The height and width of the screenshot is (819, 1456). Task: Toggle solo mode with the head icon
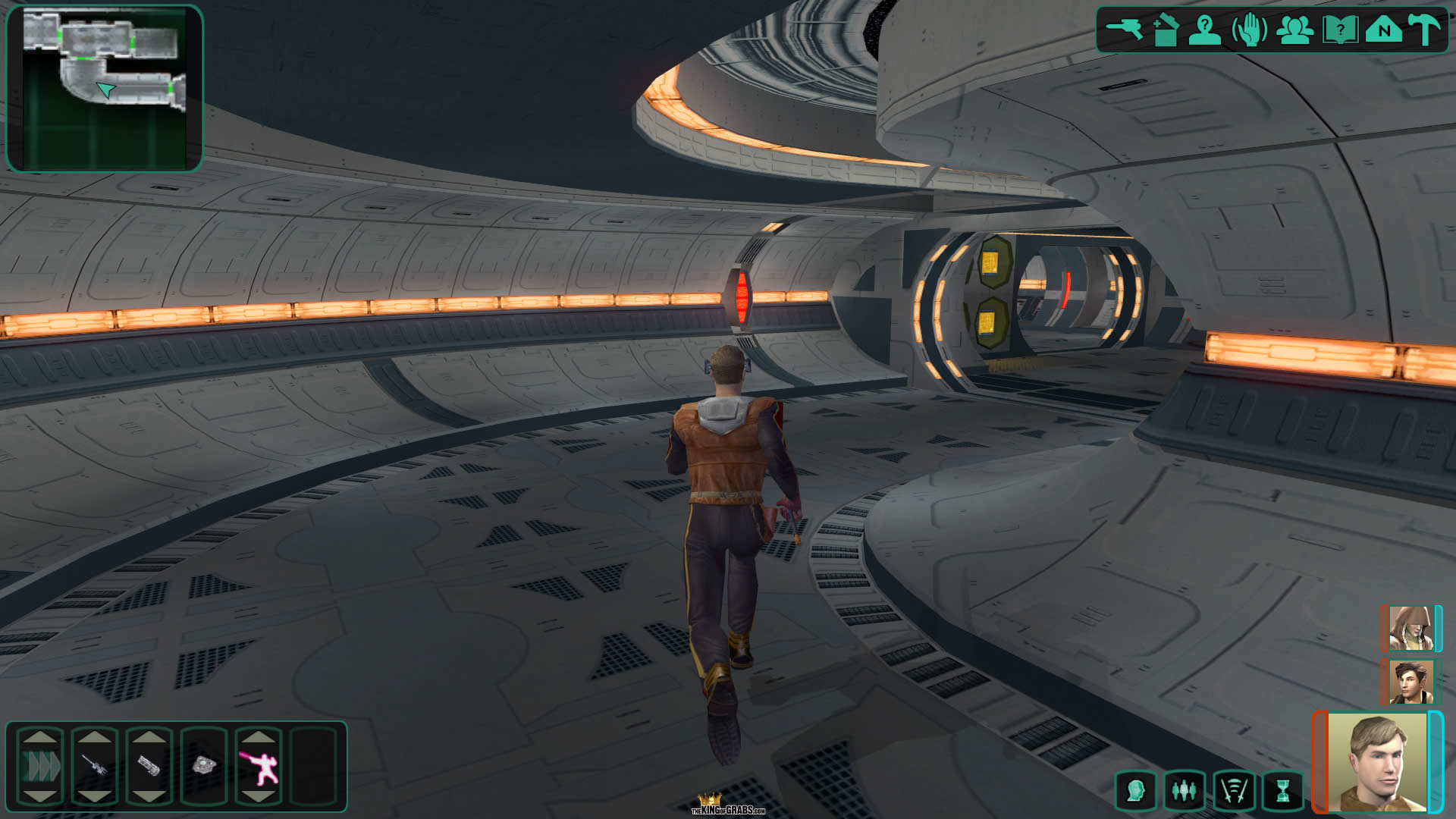click(x=1135, y=791)
